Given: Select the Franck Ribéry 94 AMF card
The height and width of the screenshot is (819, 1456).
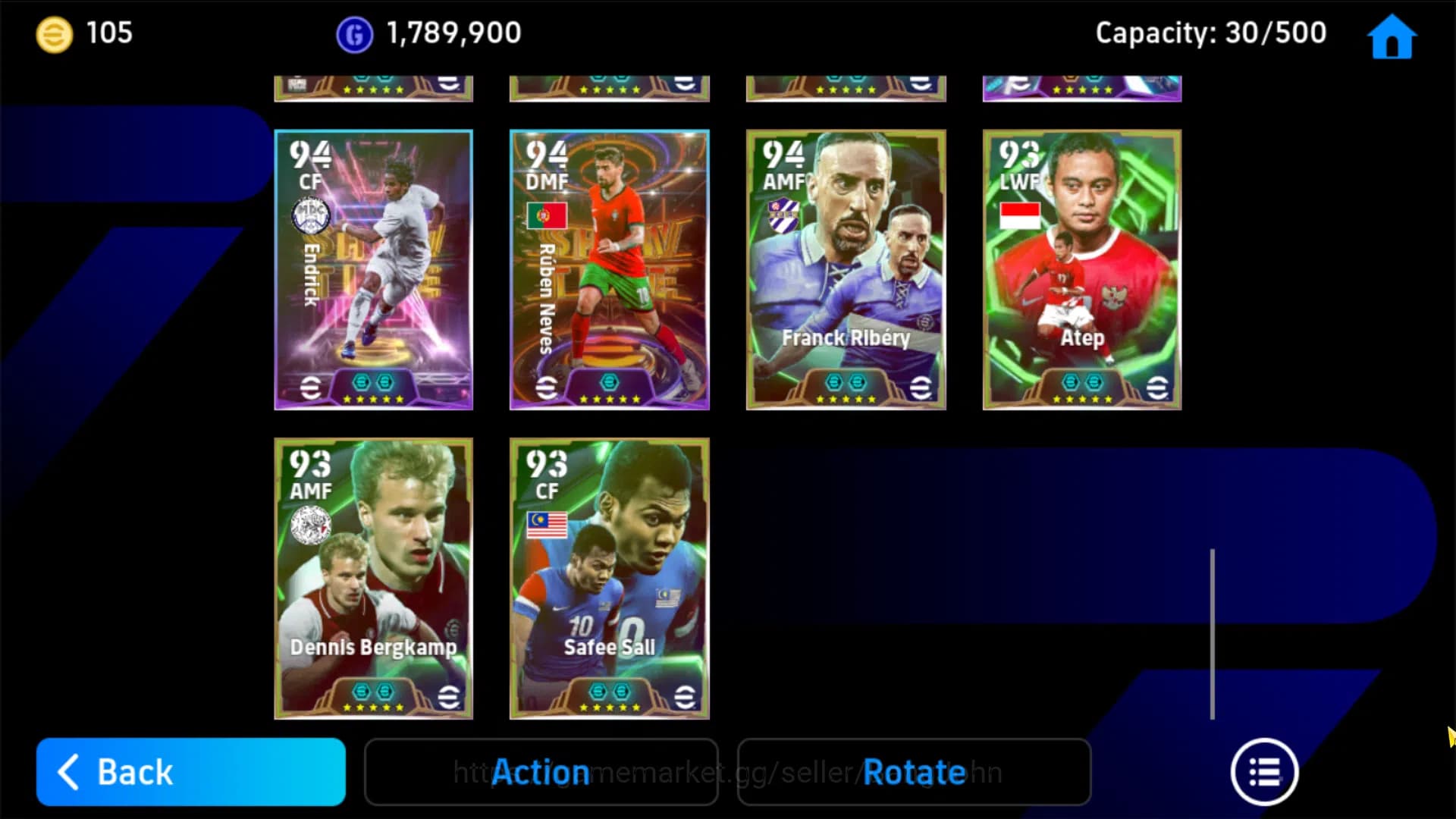Looking at the screenshot, I should click(846, 269).
